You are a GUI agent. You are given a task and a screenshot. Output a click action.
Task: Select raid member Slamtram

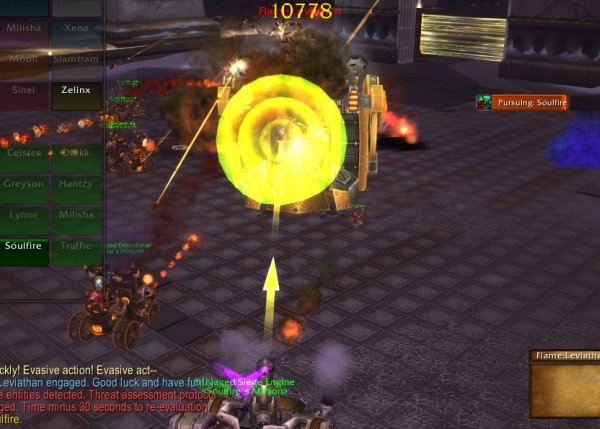[x=76, y=60]
